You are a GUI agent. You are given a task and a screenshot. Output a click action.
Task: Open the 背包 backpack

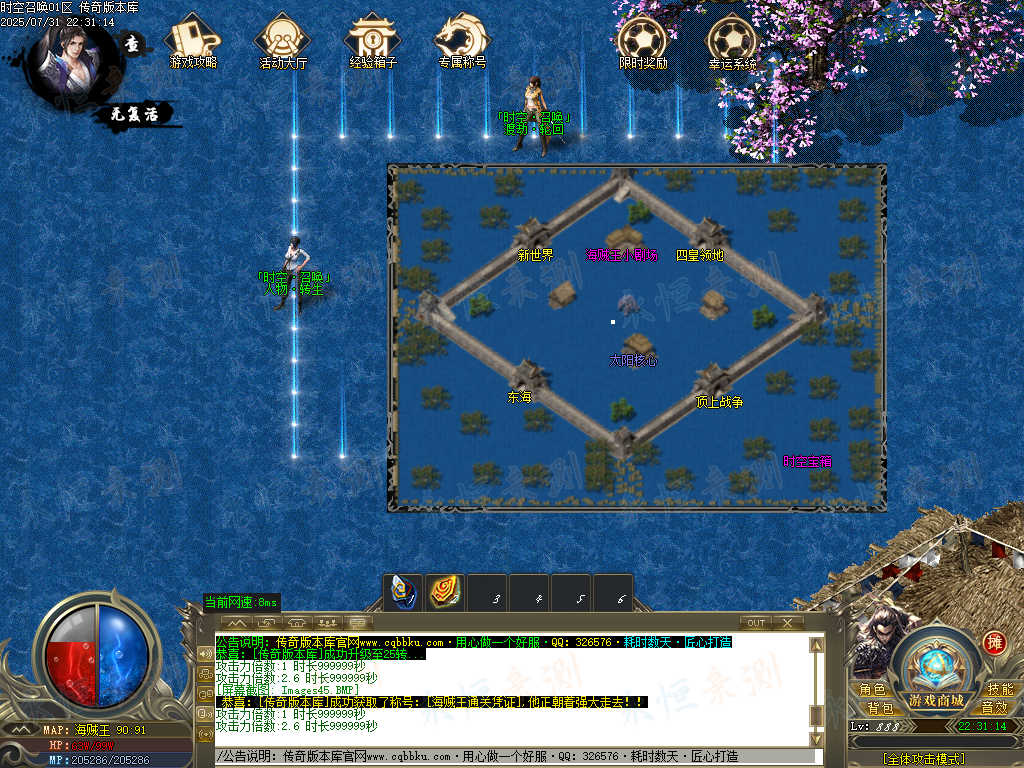(x=880, y=708)
